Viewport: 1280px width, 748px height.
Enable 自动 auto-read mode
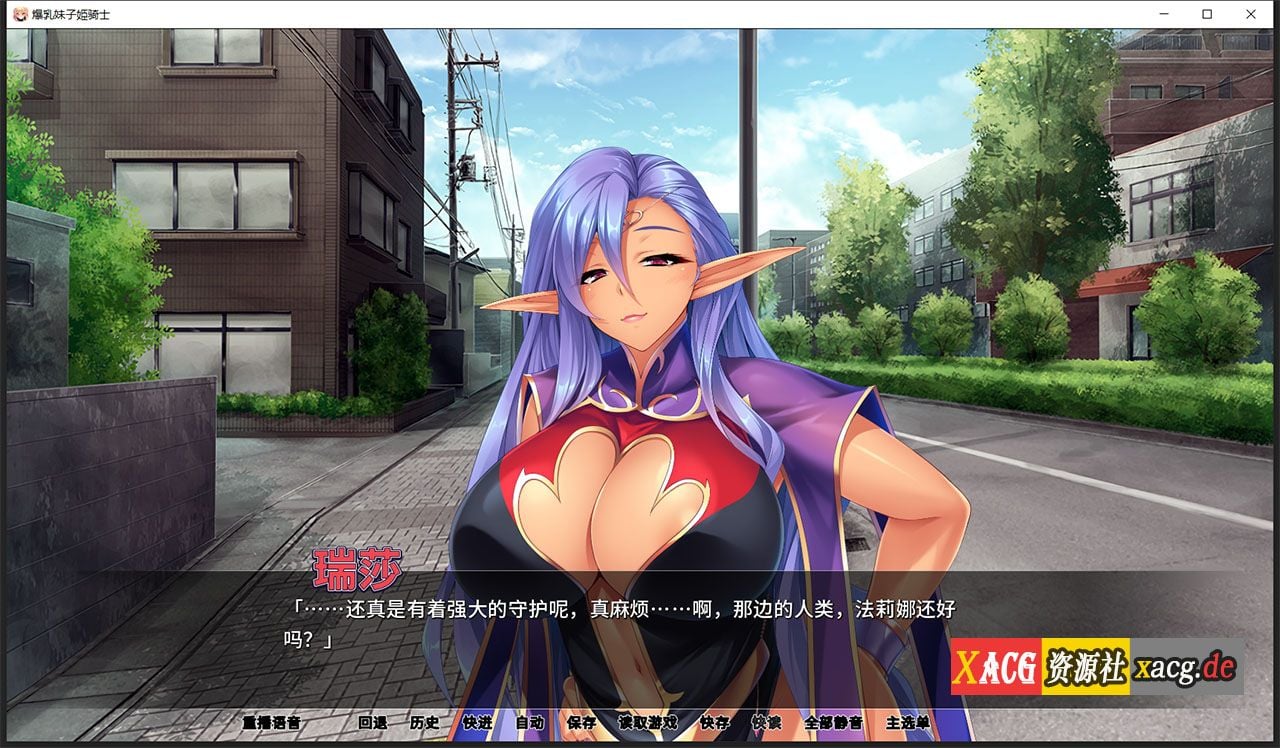tap(530, 723)
